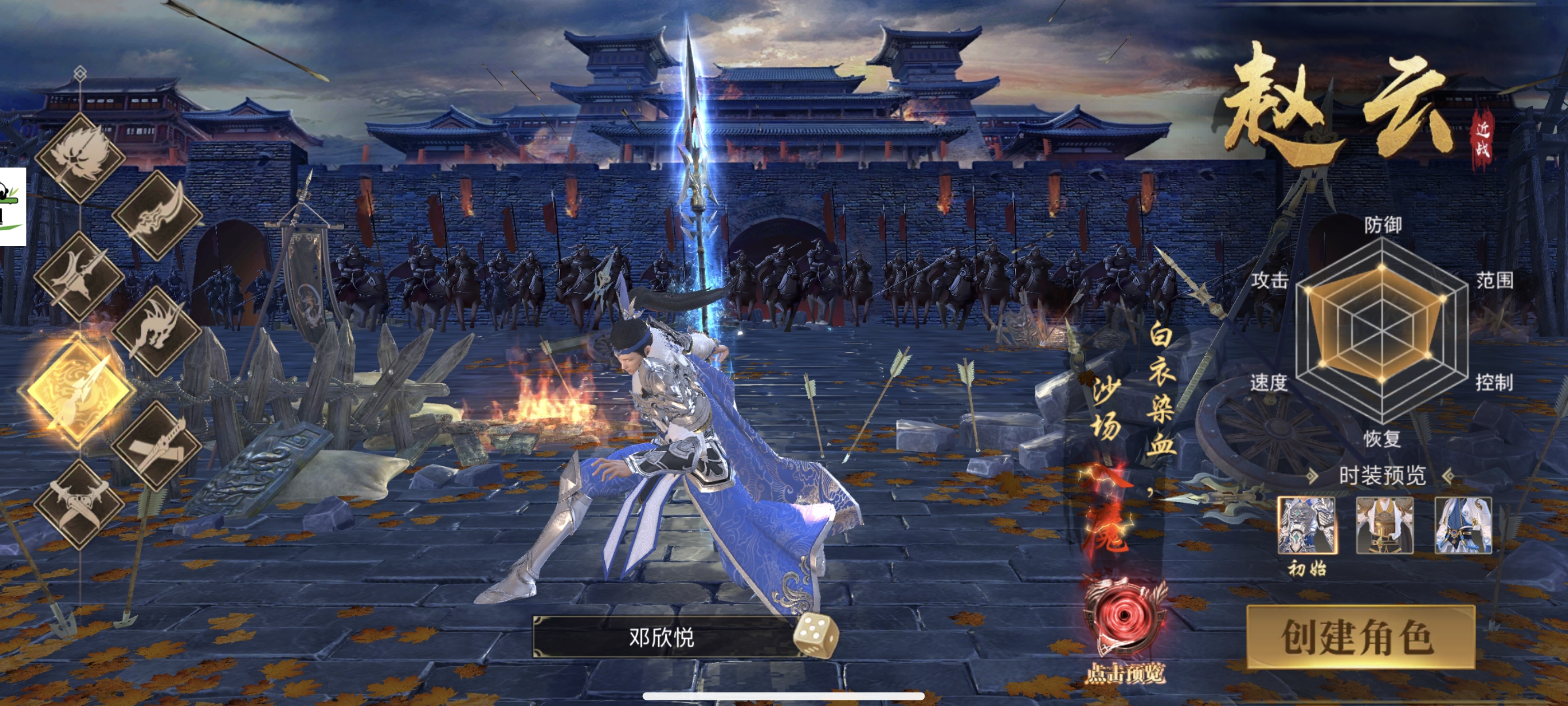Select the dragon head class icon

click(x=157, y=331)
